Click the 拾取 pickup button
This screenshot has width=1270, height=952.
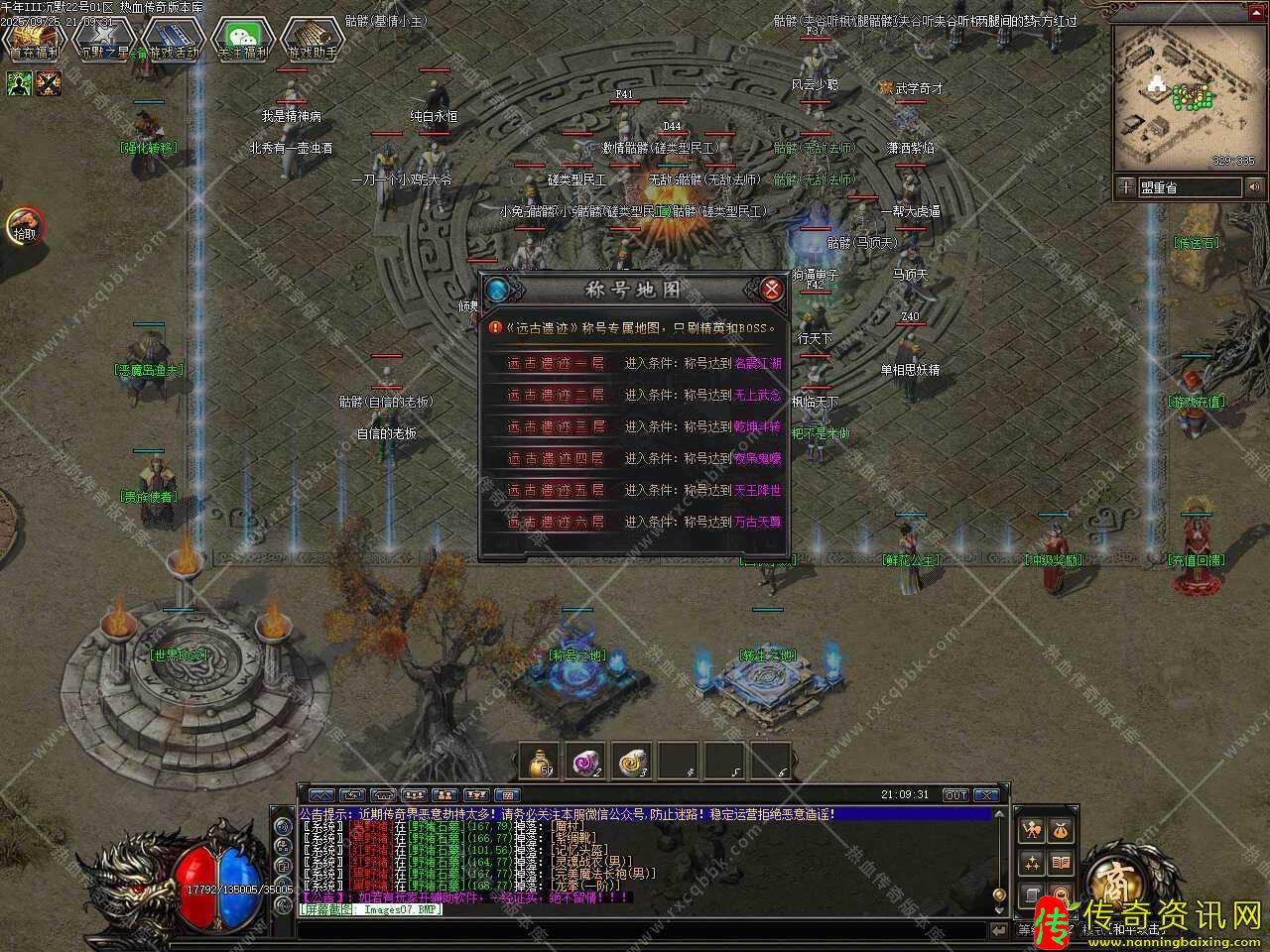pos(24,227)
